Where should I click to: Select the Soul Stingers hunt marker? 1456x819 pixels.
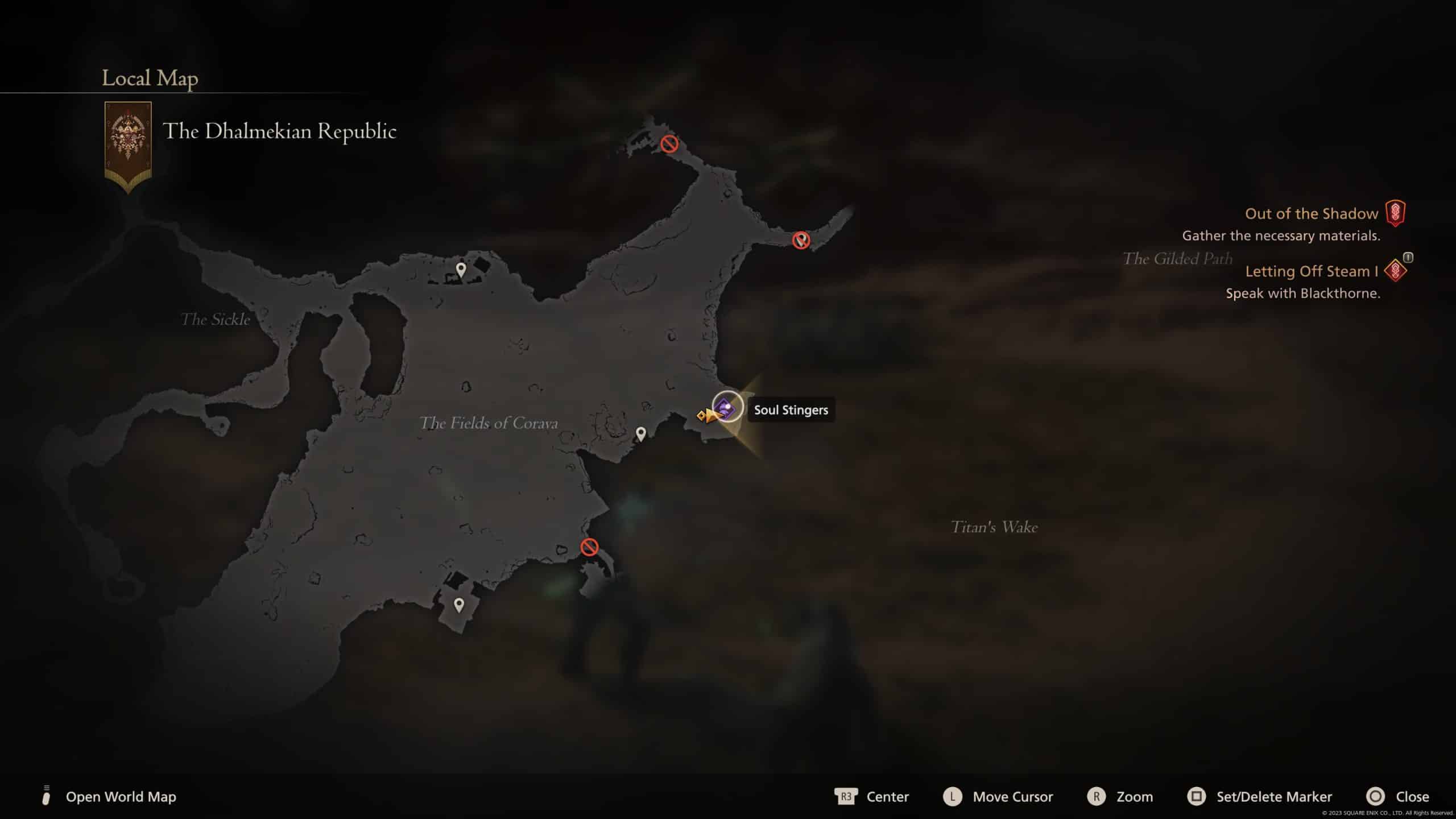coord(727,407)
